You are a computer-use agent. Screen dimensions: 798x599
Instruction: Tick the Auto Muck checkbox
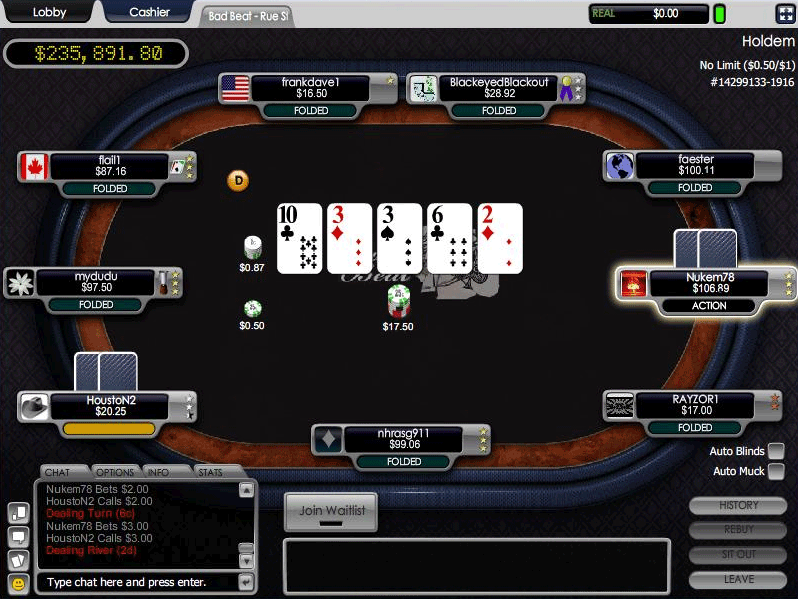tap(776, 471)
